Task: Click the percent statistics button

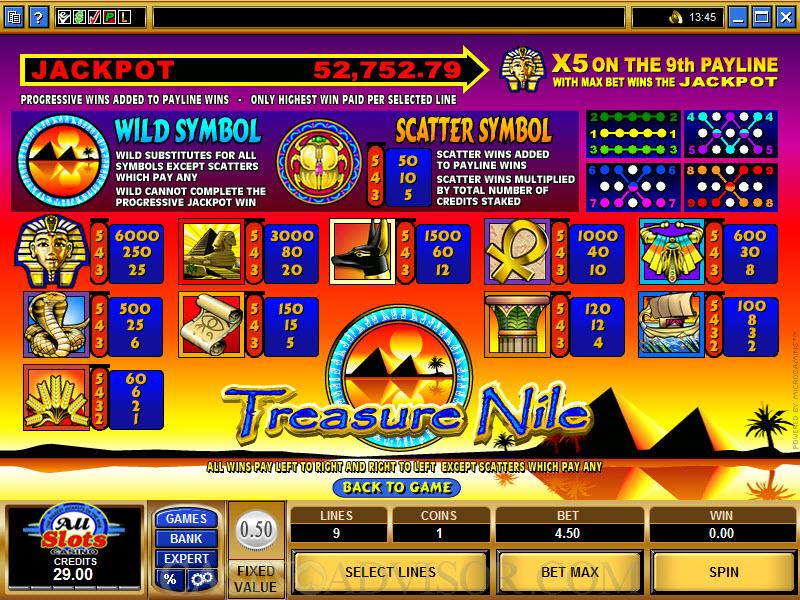Action: [x=171, y=579]
